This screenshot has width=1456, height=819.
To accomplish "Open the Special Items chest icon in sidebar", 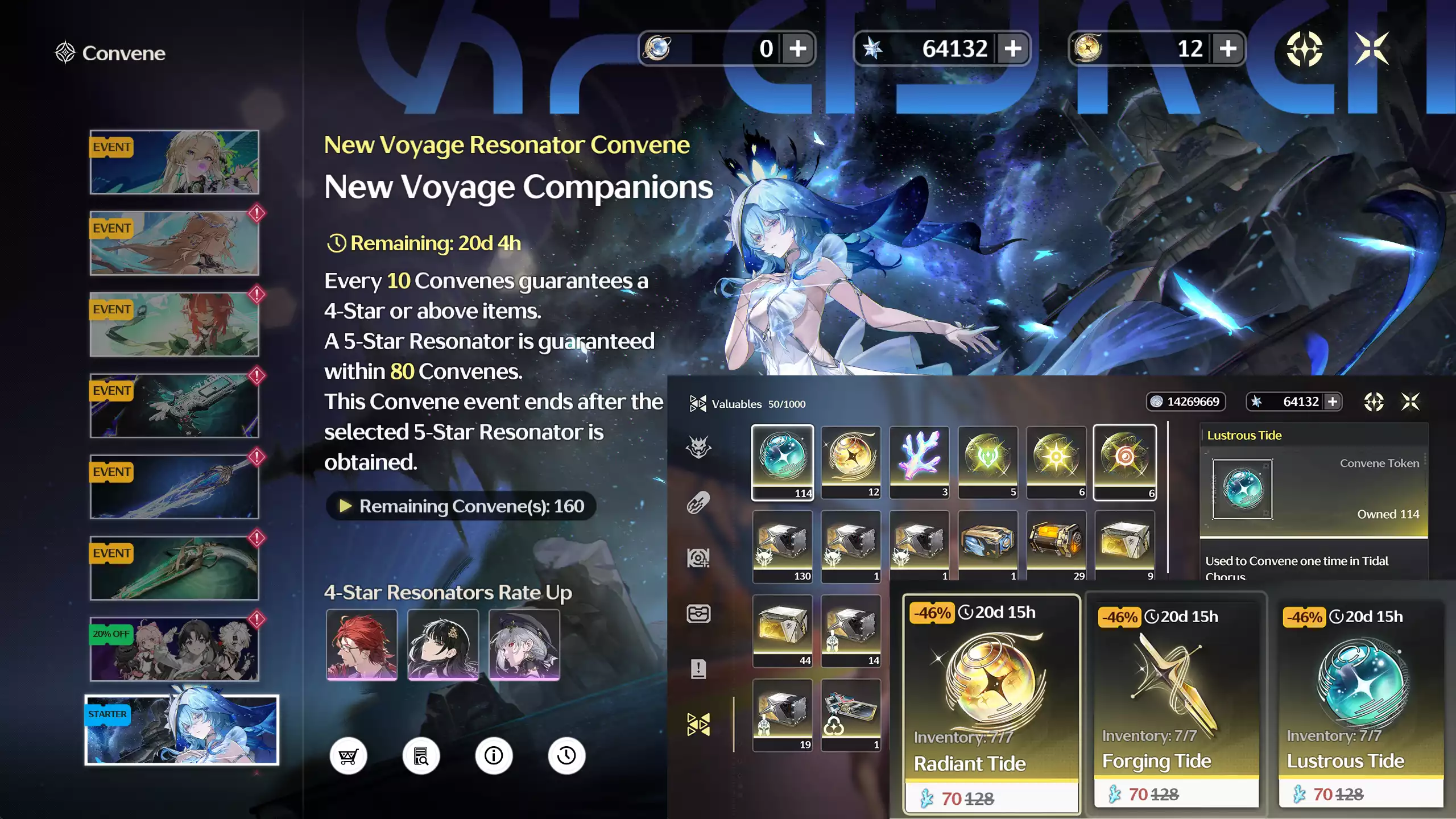I will click(x=700, y=612).
